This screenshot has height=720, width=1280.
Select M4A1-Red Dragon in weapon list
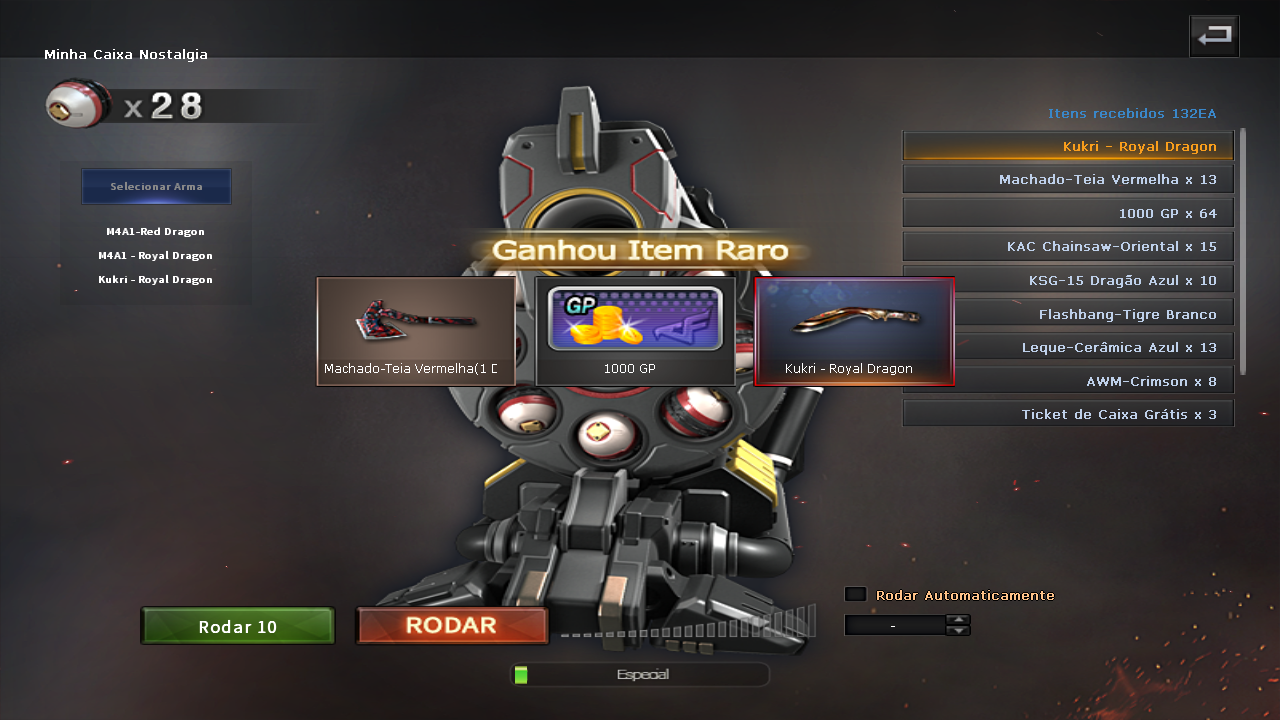coord(155,232)
